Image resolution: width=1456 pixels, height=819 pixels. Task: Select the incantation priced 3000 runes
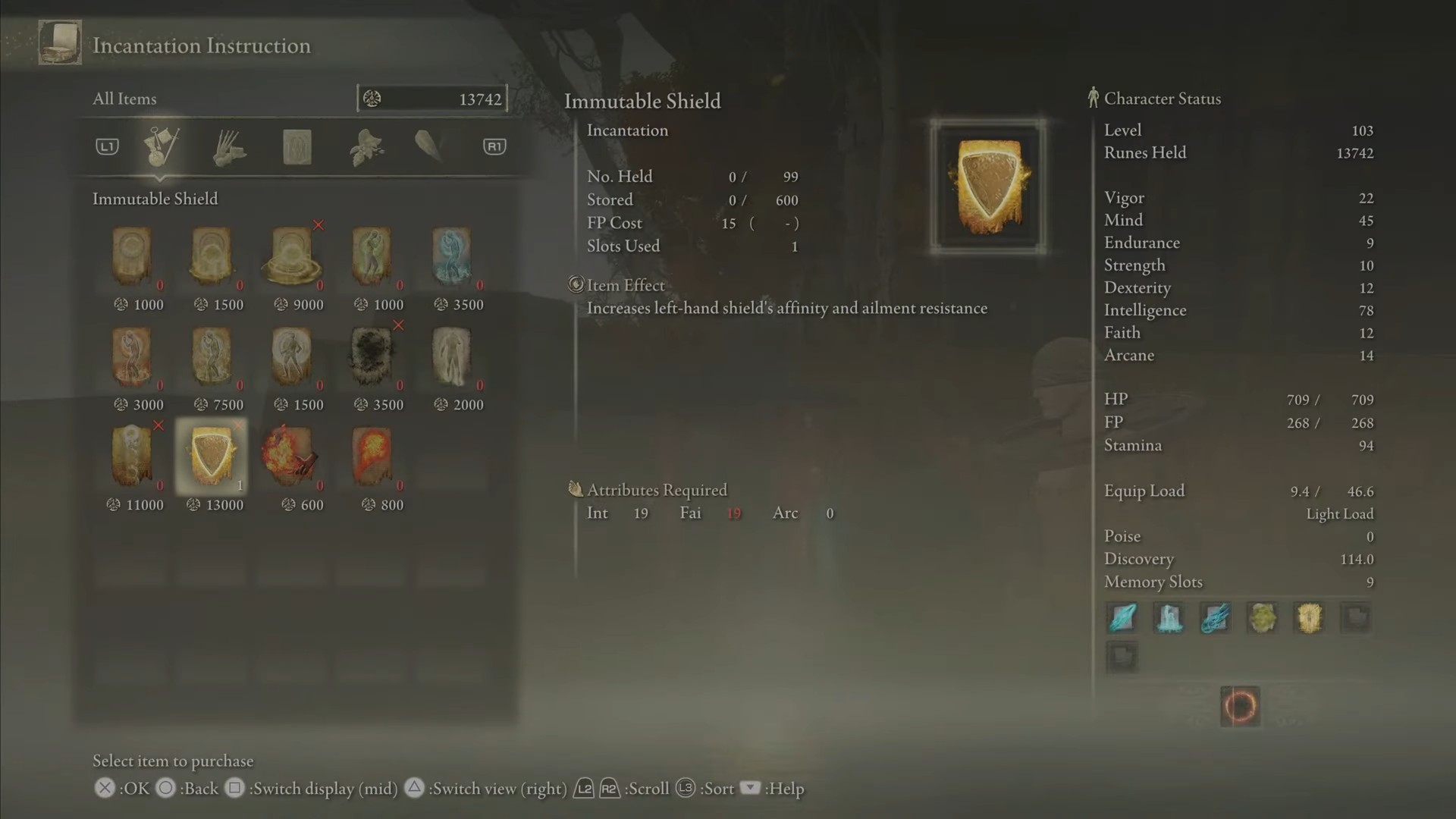132,356
